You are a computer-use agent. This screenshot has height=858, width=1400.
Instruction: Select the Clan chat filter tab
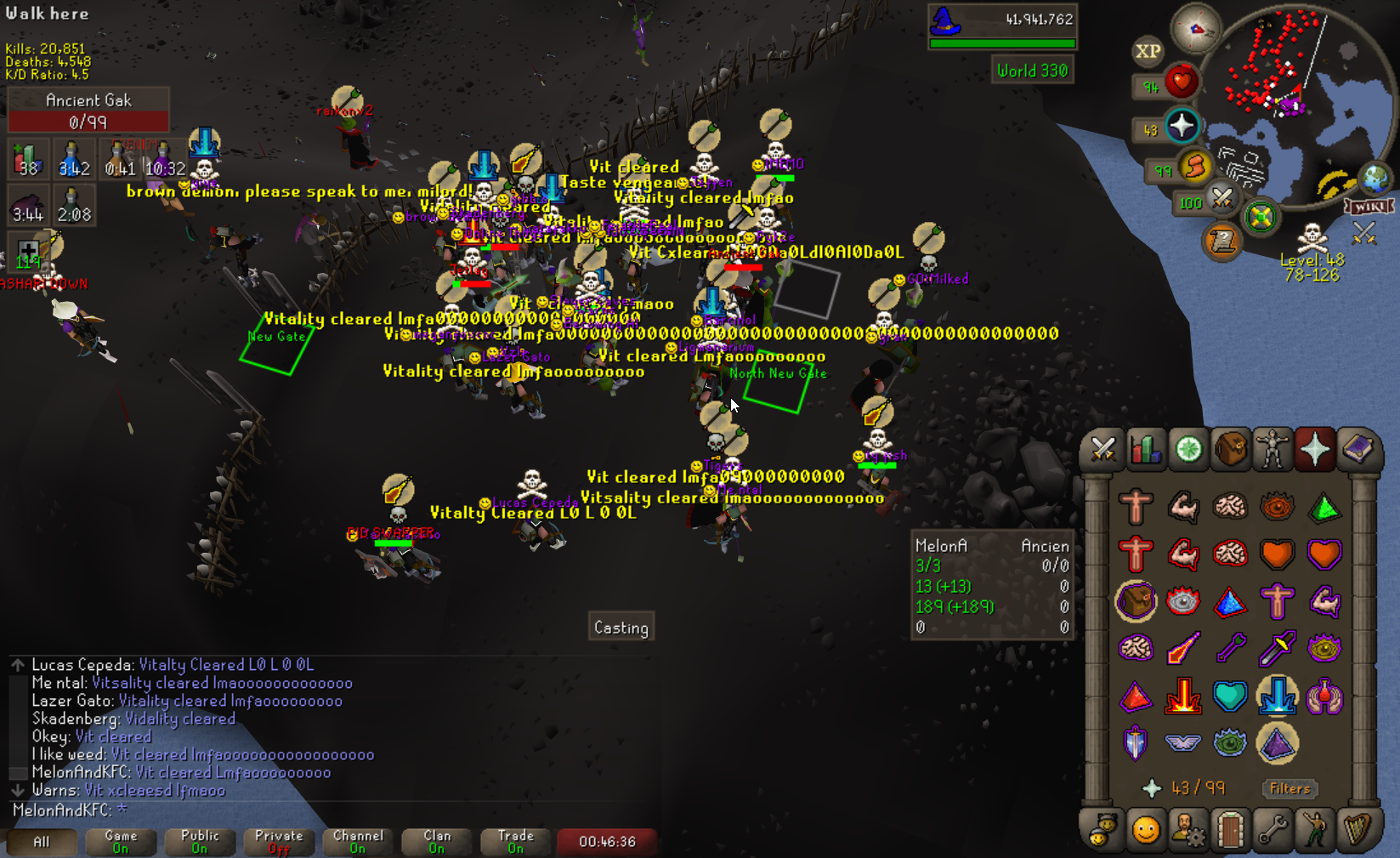(437, 842)
